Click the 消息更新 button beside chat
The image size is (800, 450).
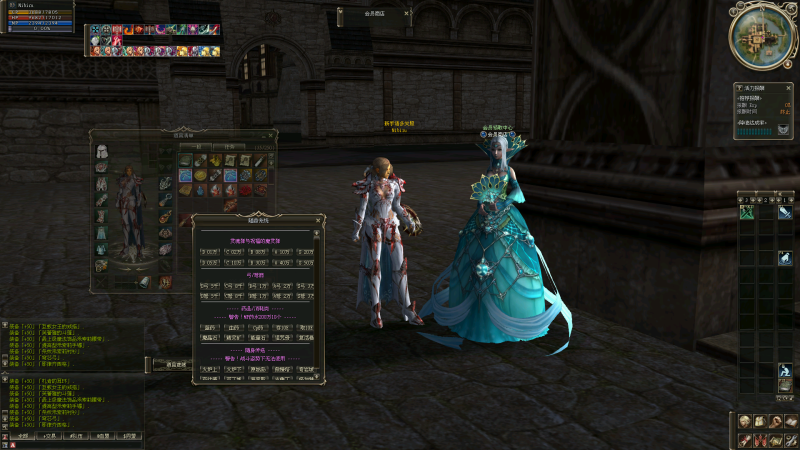(x=176, y=366)
